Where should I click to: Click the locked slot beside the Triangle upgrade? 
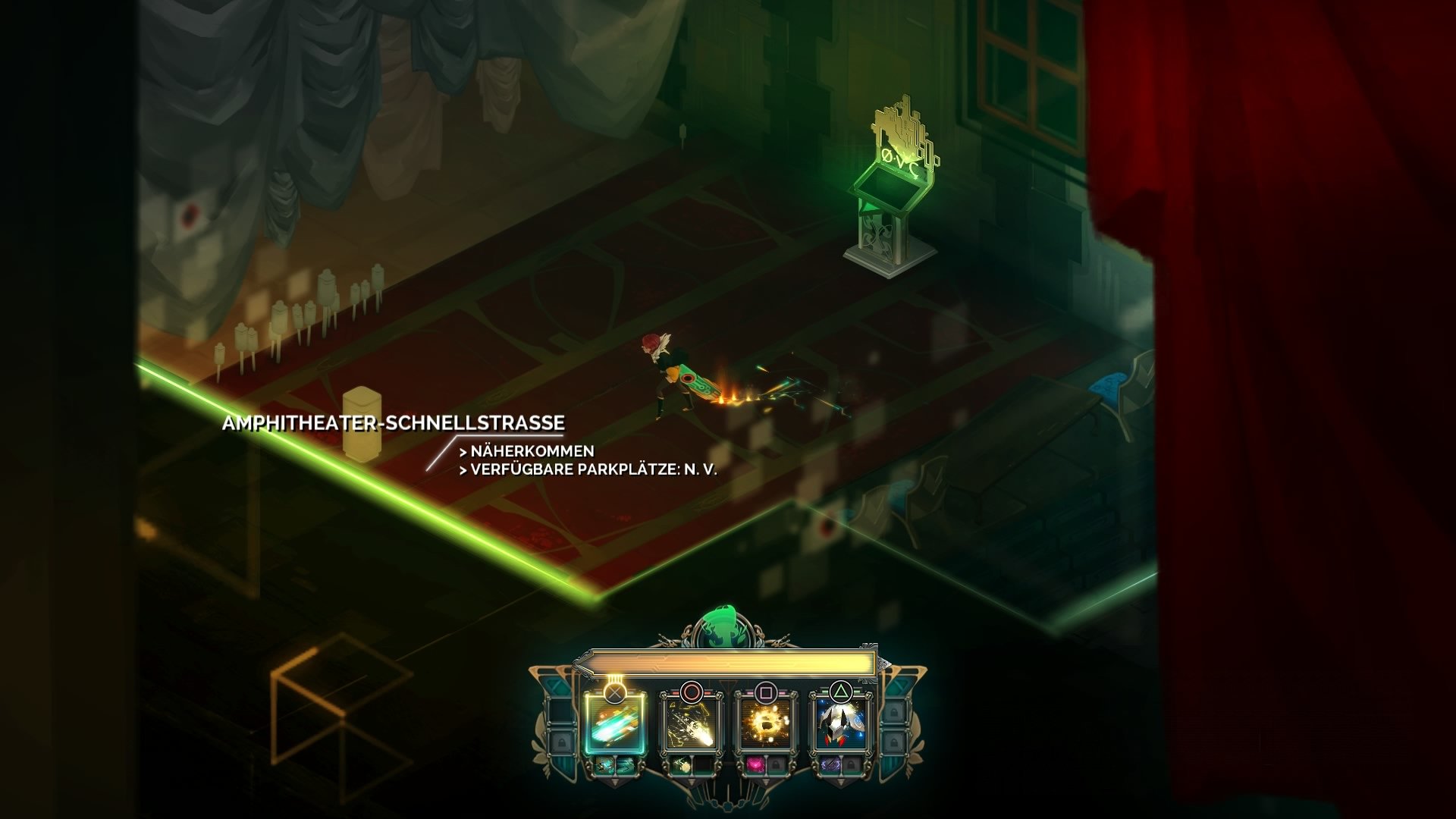[x=852, y=765]
